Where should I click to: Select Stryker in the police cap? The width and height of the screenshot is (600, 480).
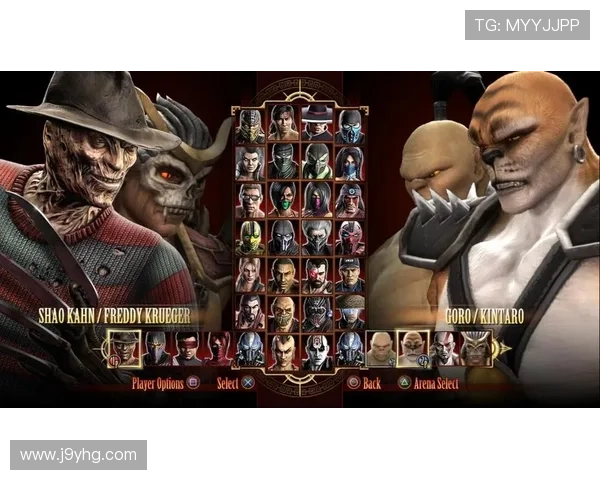(349, 275)
